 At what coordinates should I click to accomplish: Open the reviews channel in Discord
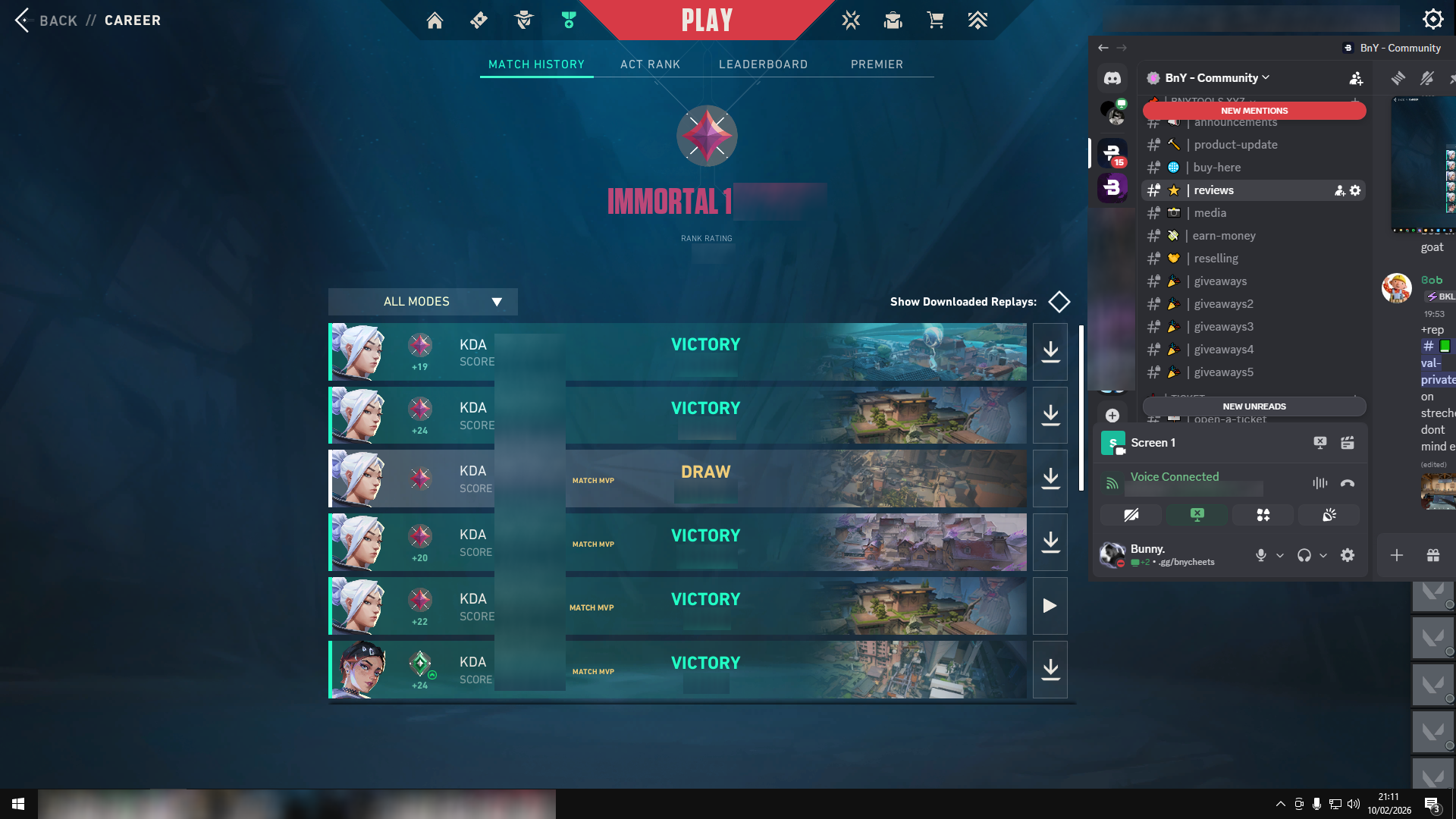point(1213,190)
